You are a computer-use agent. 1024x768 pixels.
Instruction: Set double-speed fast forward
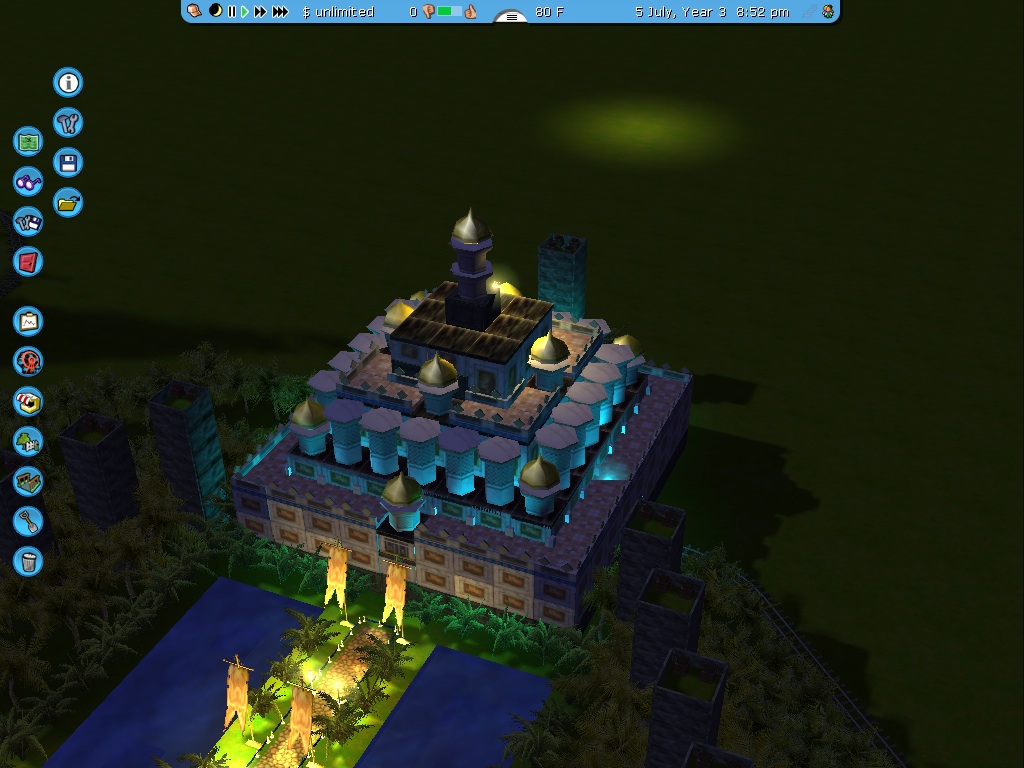[x=261, y=12]
